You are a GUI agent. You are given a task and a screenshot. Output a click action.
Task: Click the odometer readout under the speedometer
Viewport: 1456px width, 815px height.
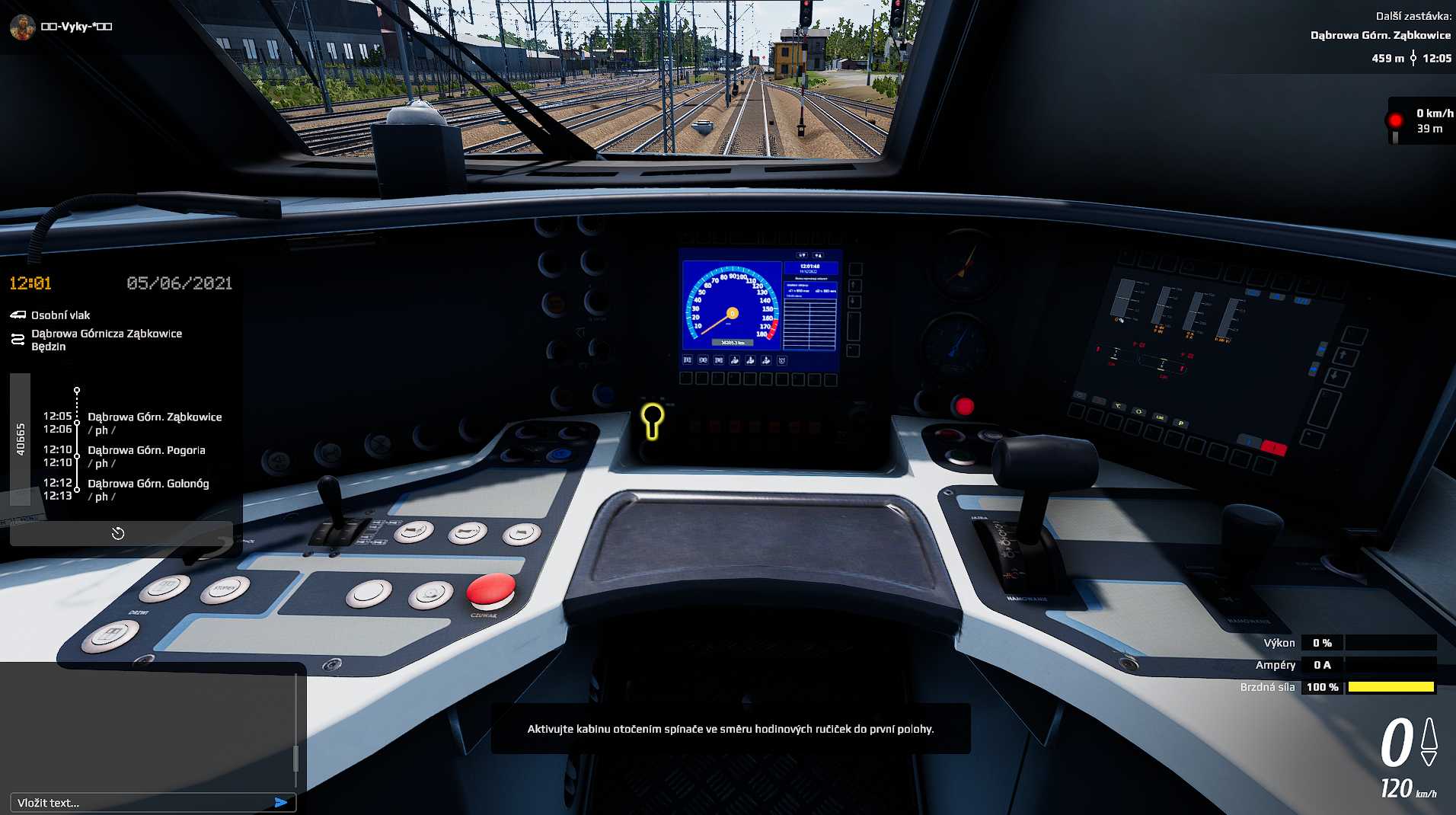pyautogui.click(x=733, y=343)
